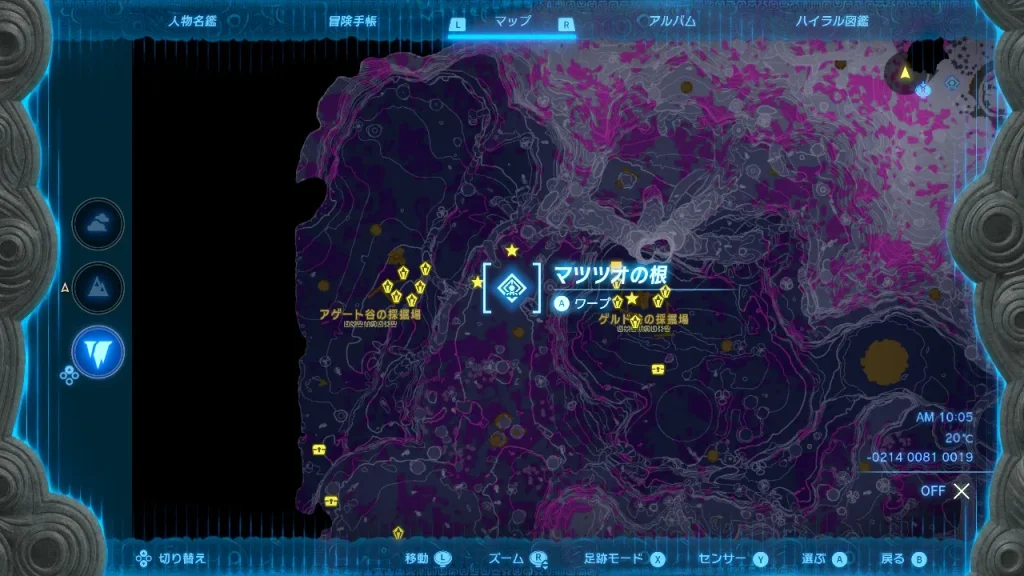Select the マツツオの根 lightroot marker
This screenshot has width=1024, height=576.
[511, 288]
